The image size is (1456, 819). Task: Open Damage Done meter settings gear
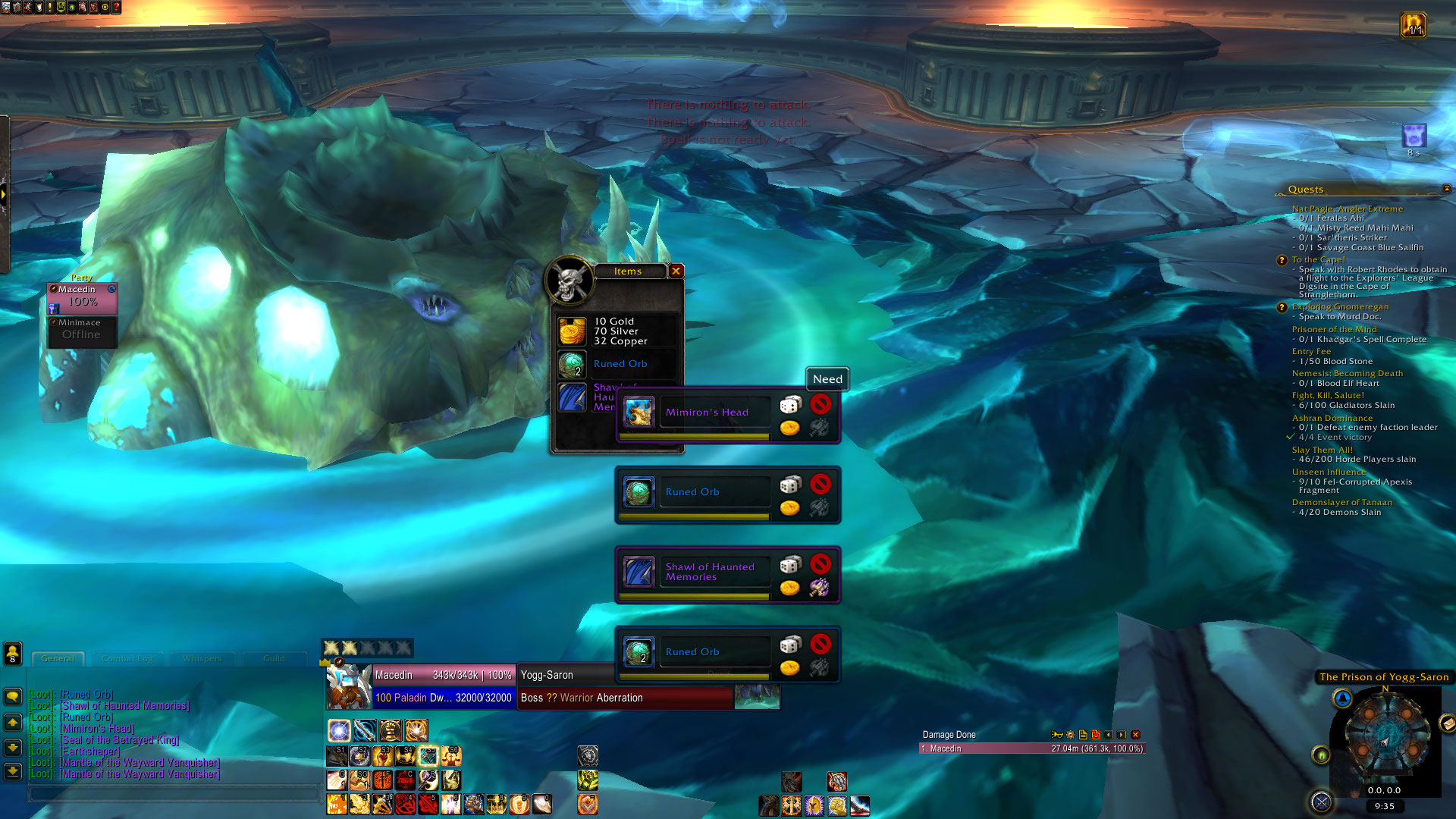[x=1070, y=735]
